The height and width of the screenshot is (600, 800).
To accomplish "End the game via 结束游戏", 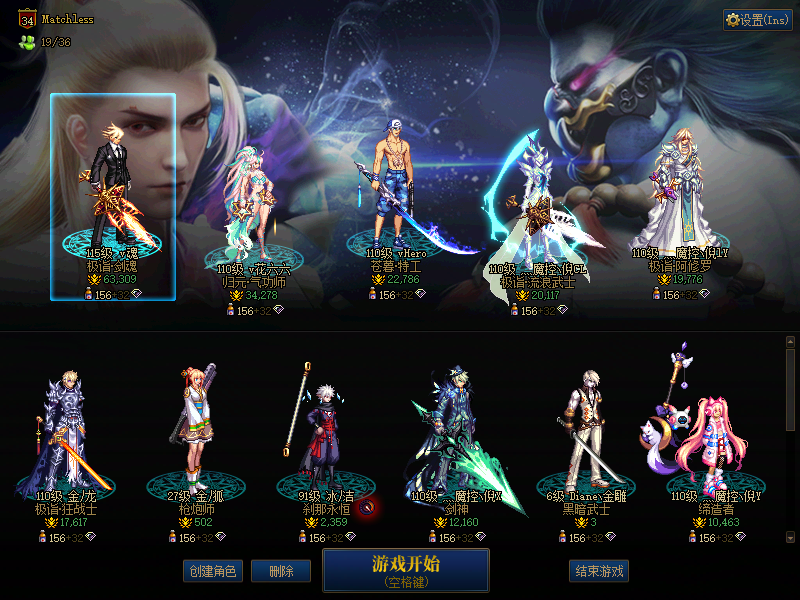I will (x=599, y=571).
